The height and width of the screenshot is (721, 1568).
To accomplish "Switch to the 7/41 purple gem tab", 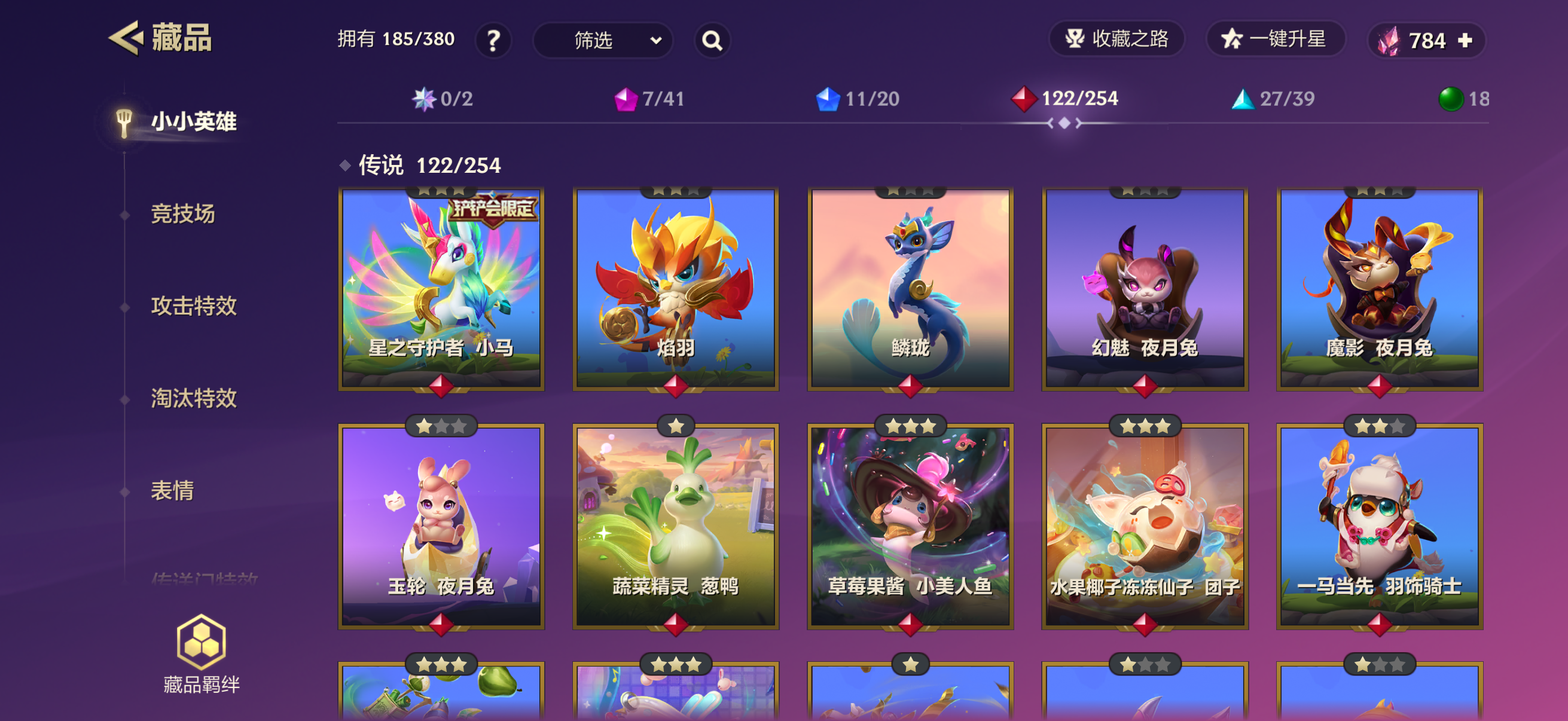I will (649, 99).
